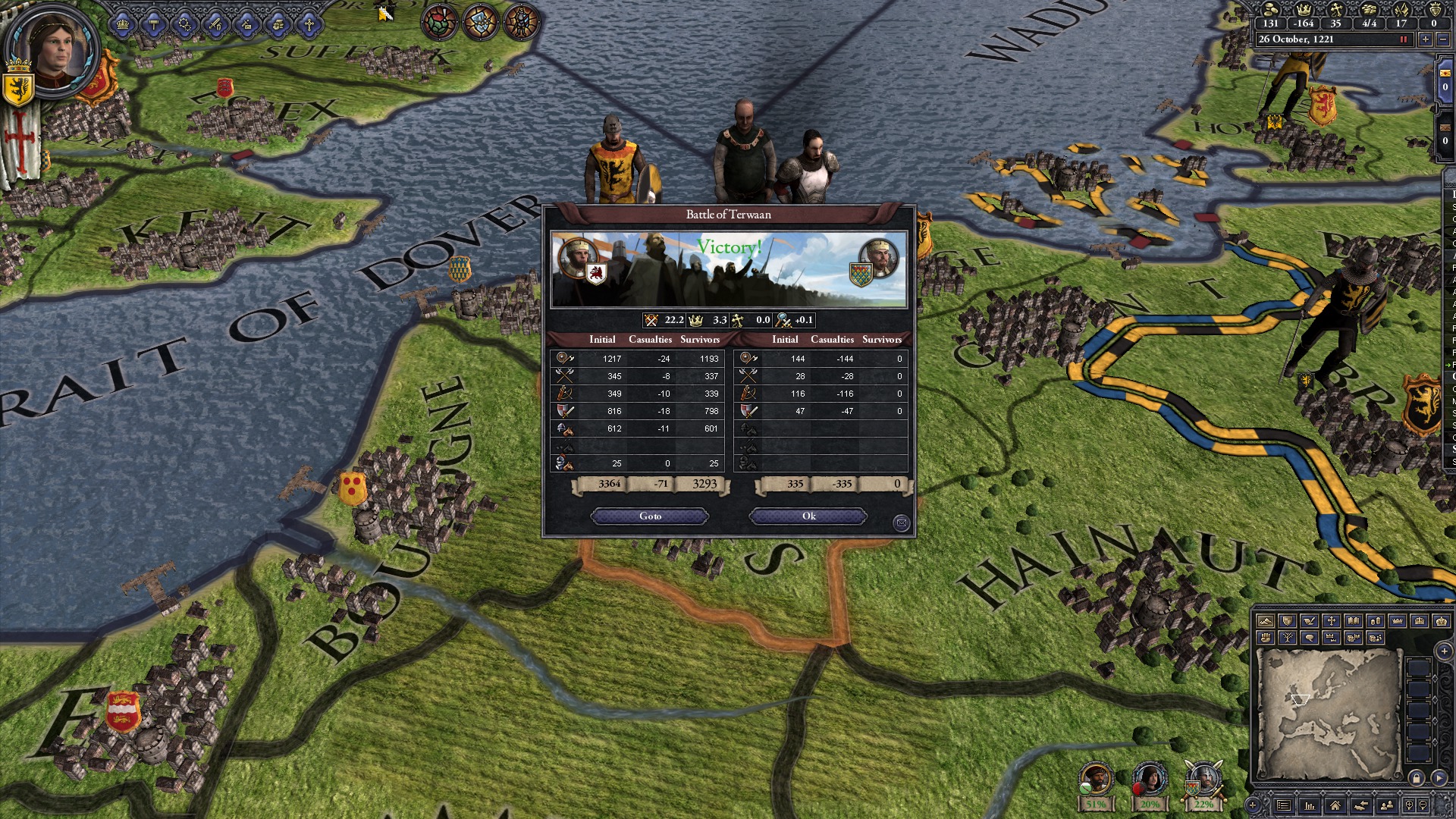Image resolution: width=1456 pixels, height=819 pixels.
Task: Click the treasury gold icon showing 131
Action: 1270,11
